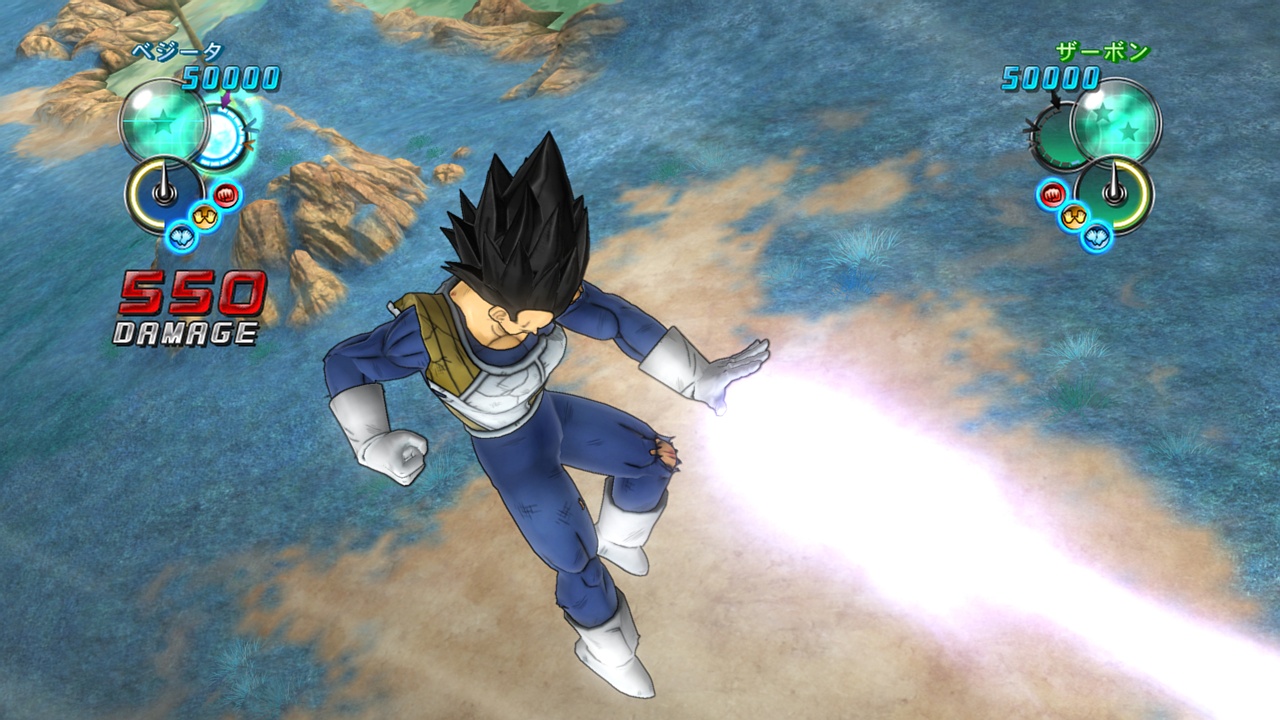
Task: Select Zarbon's red fist melee icon
Action: click(x=1052, y=193)
